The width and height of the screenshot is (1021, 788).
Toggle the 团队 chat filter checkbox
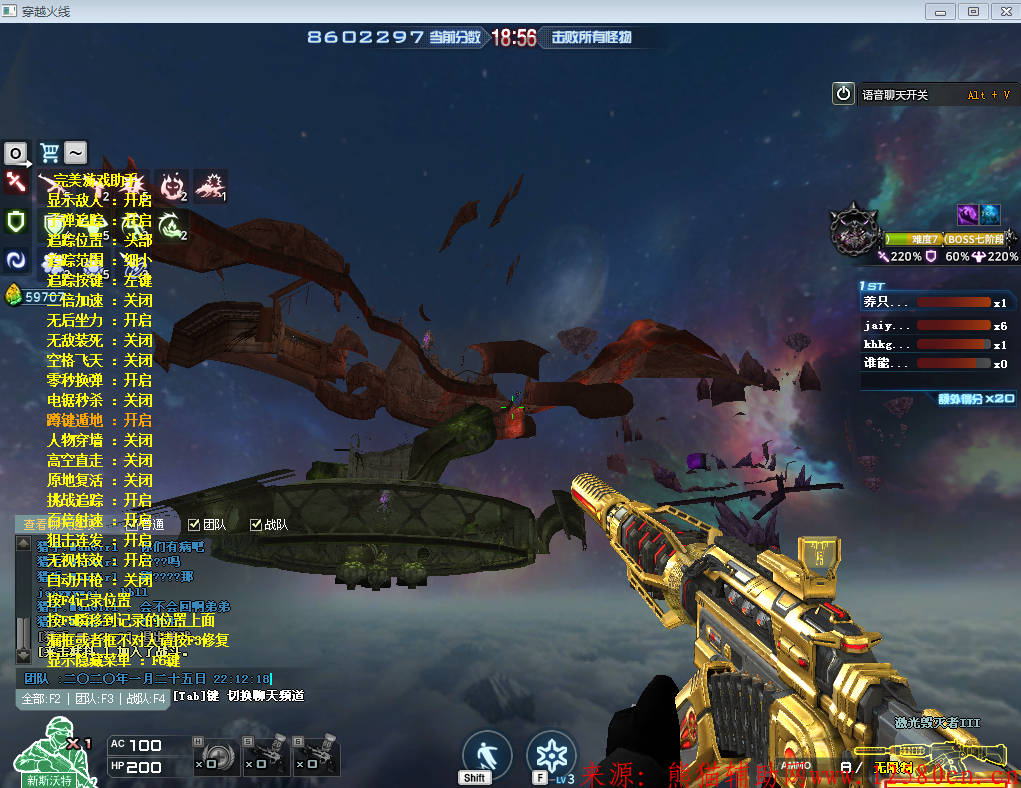tap(194, 524)
